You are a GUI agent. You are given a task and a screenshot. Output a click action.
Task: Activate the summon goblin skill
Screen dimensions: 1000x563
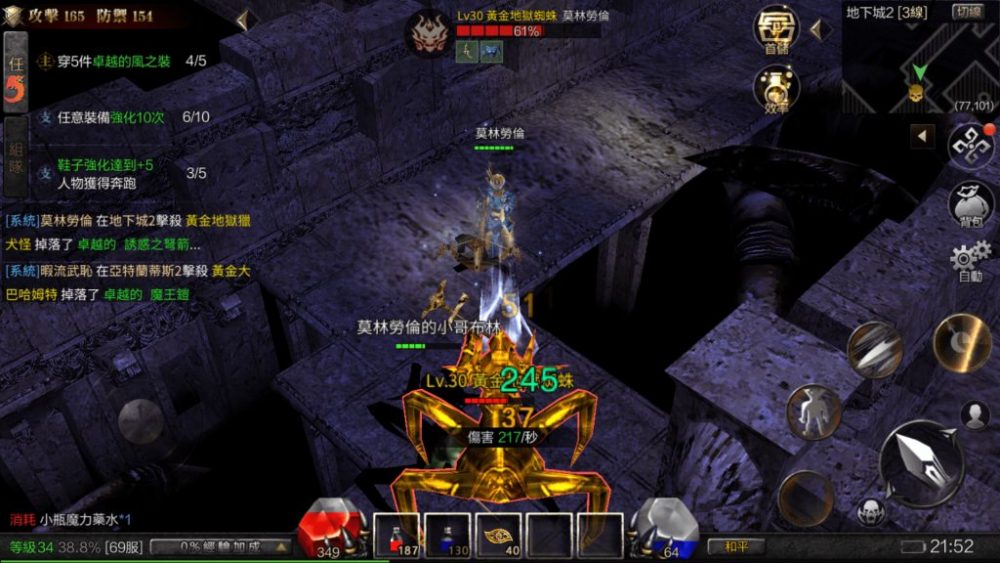point(812,412)
